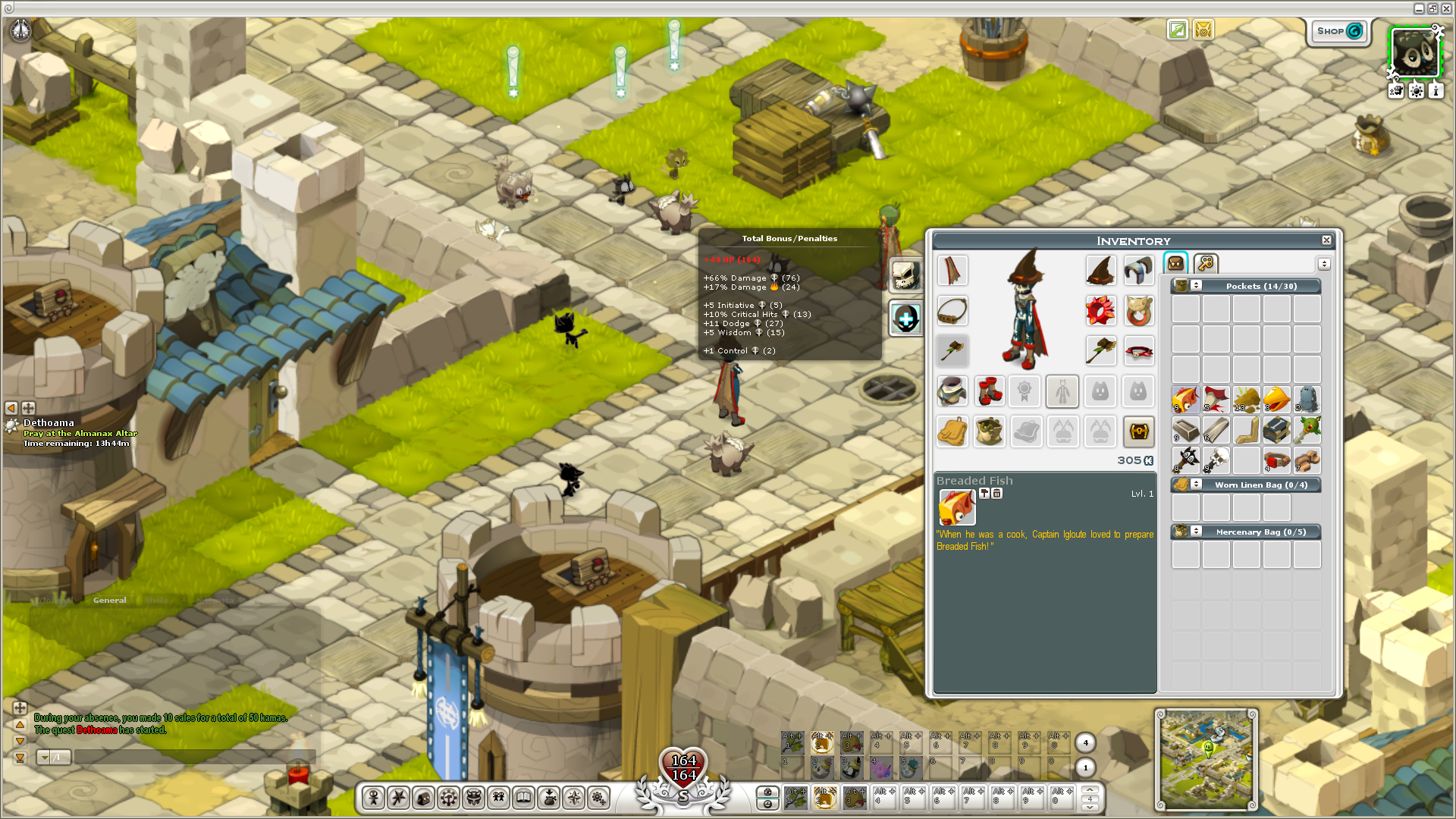Image resolution: width=1456 pixels, height=819 pixels.
Task: Maximize the game window
Action: tap(1432, 8)
